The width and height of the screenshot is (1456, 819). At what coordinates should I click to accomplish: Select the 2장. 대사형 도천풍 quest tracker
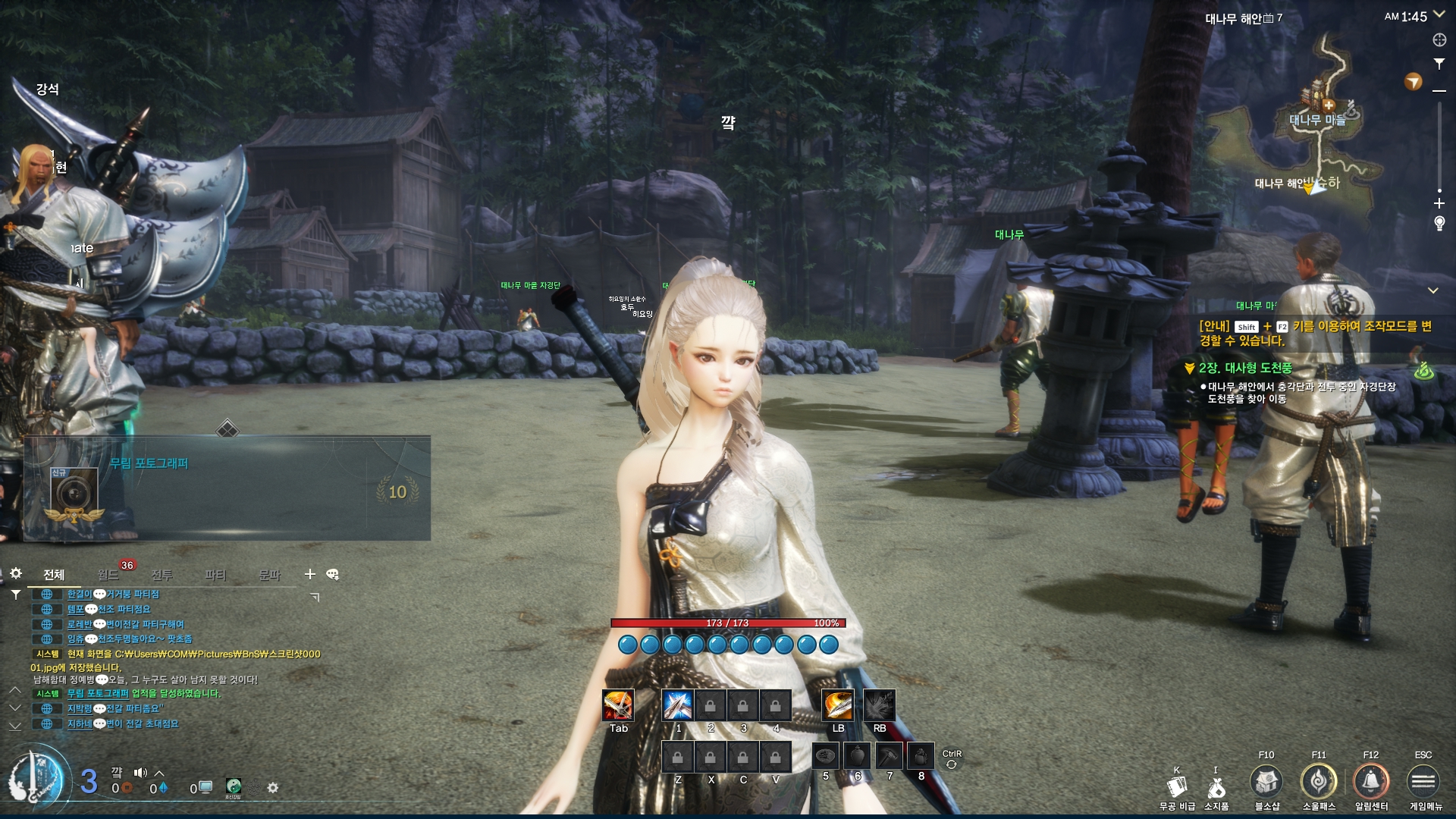pyautogui.click(x=1245, y=369)
